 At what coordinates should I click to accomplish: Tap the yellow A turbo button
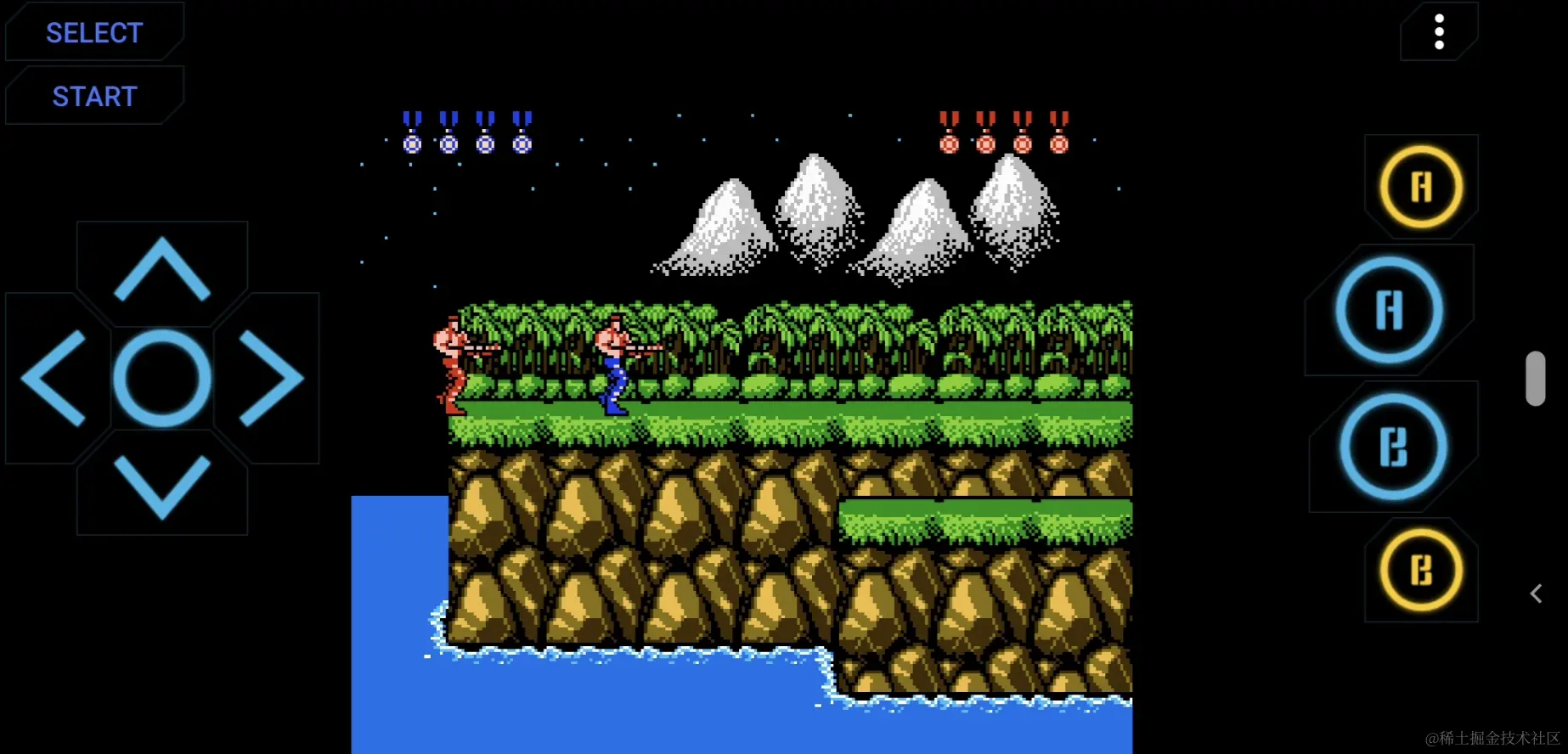(1421, 187)
